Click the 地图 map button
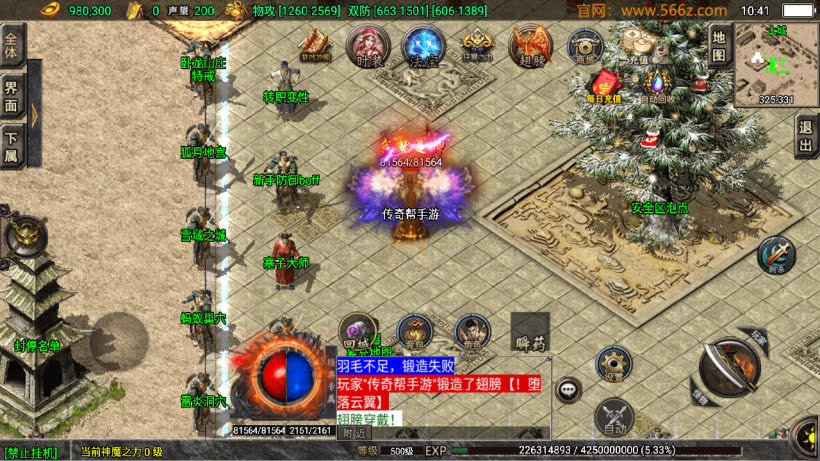Screen dimensions: 820x461 [x=717, y=44]
